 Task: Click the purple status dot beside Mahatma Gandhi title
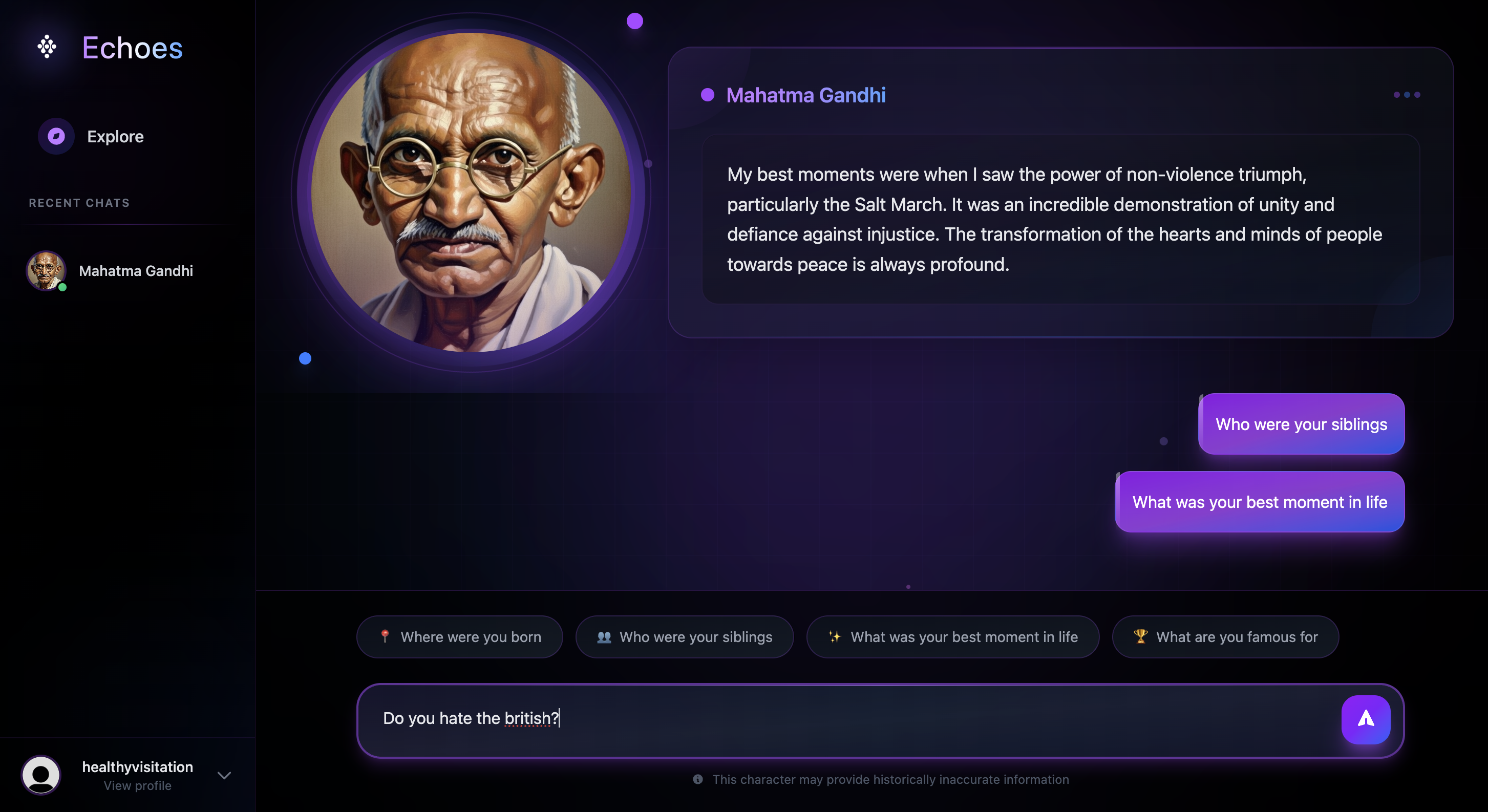pos(707,95)
